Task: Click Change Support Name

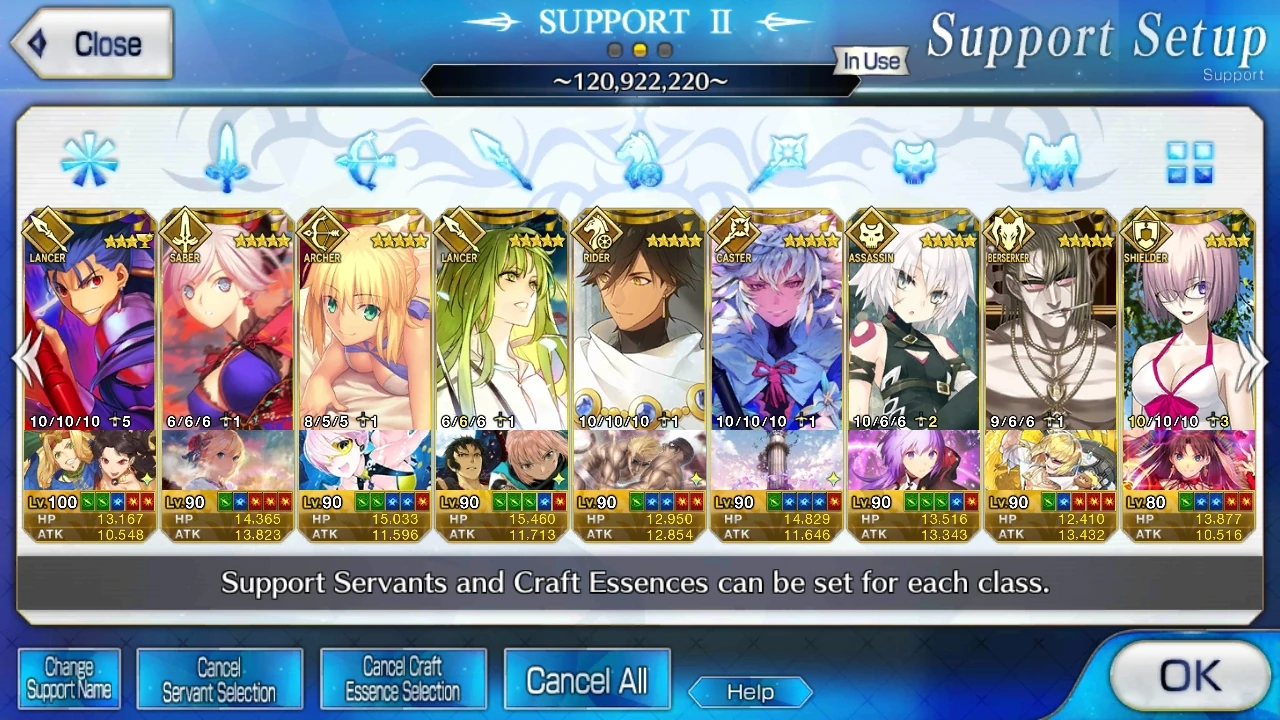Action: coord(69,678)
